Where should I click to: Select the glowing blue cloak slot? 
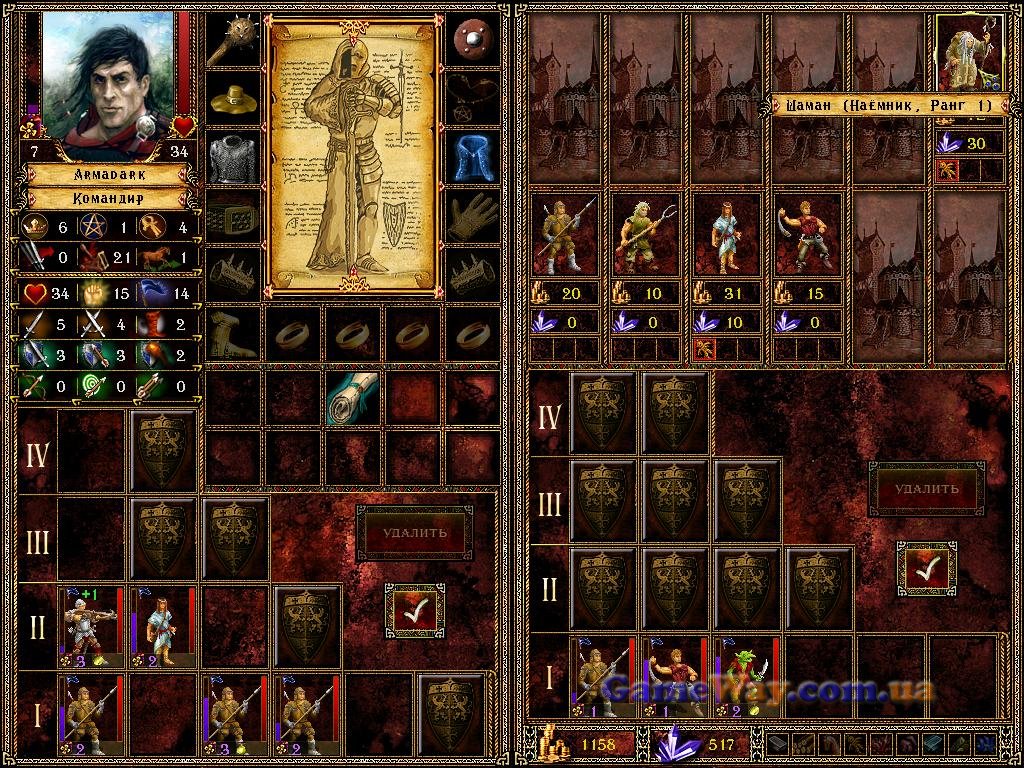[x=471, y=157]
